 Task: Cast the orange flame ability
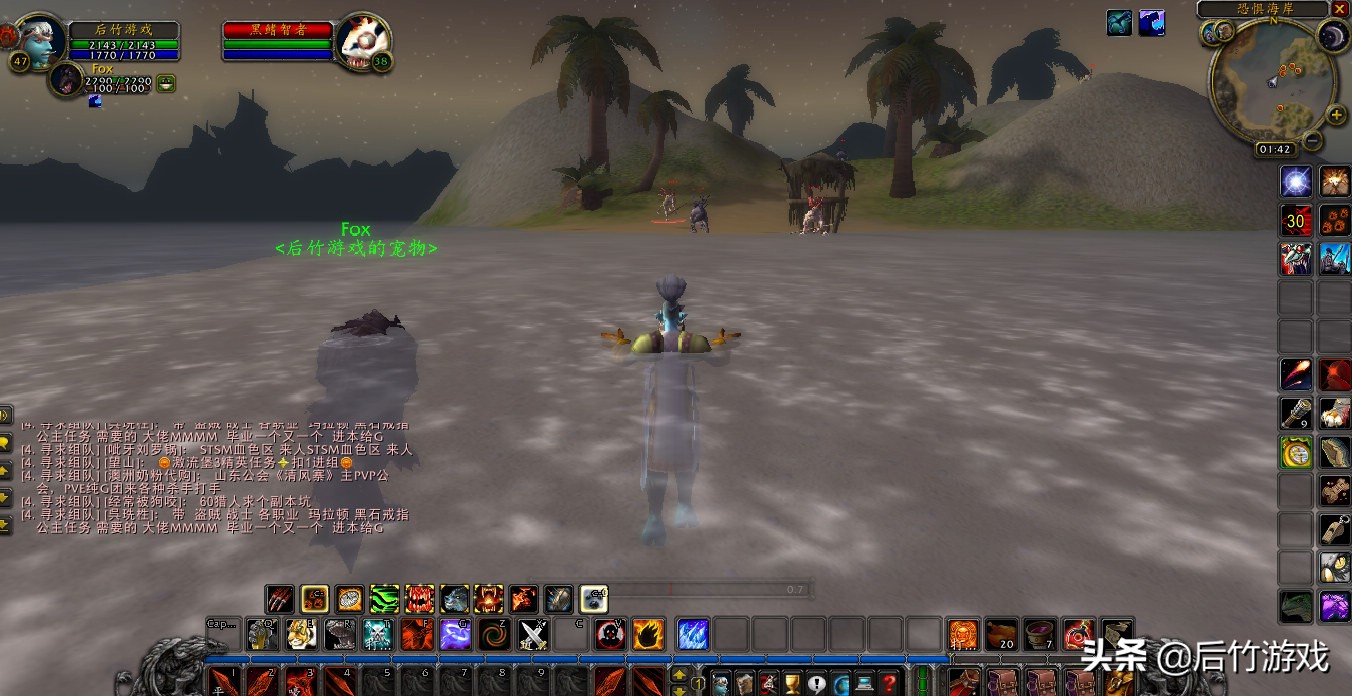[648, 634]
